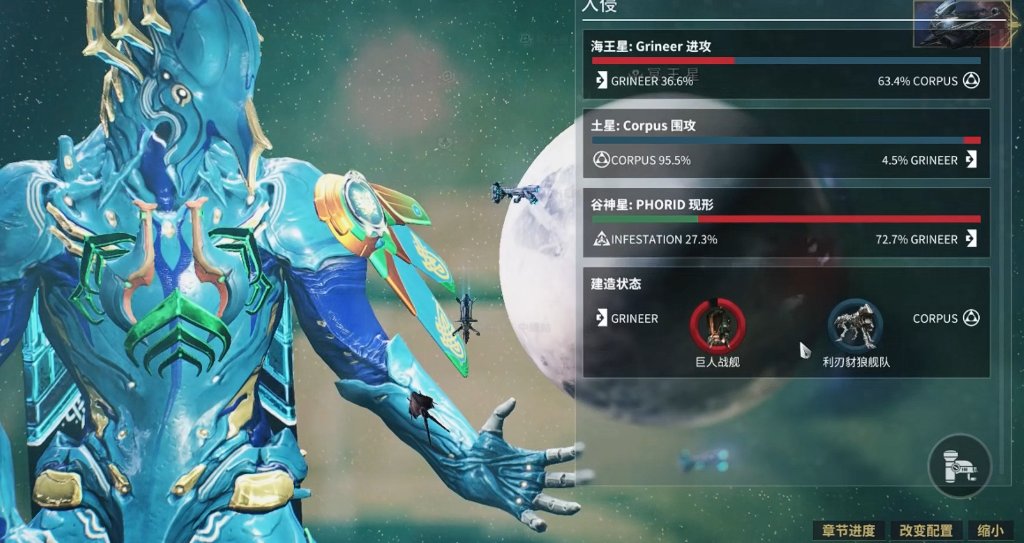
Task: Click the change loadout button
Action: point(925,531)
